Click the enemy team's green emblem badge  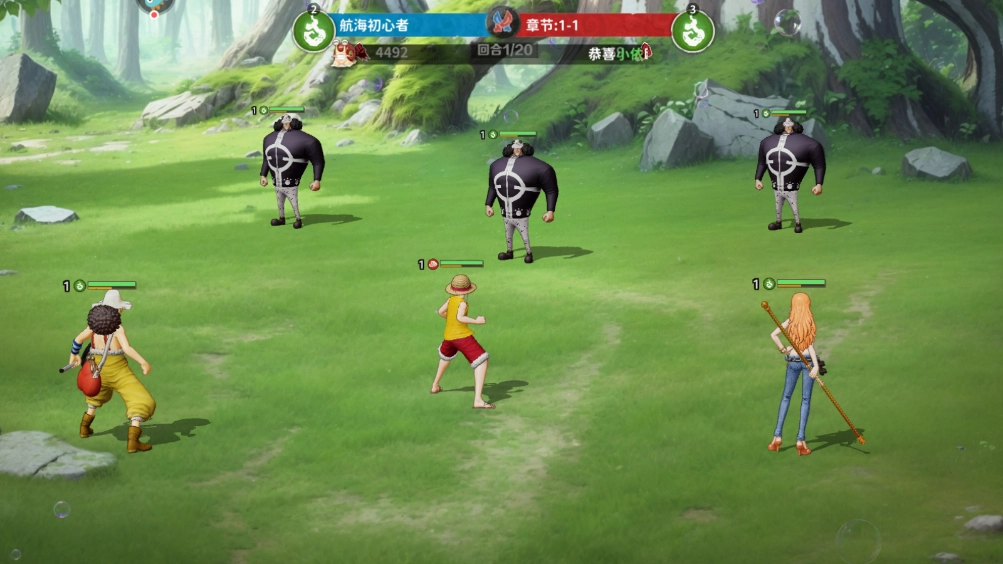coord(692,32)
